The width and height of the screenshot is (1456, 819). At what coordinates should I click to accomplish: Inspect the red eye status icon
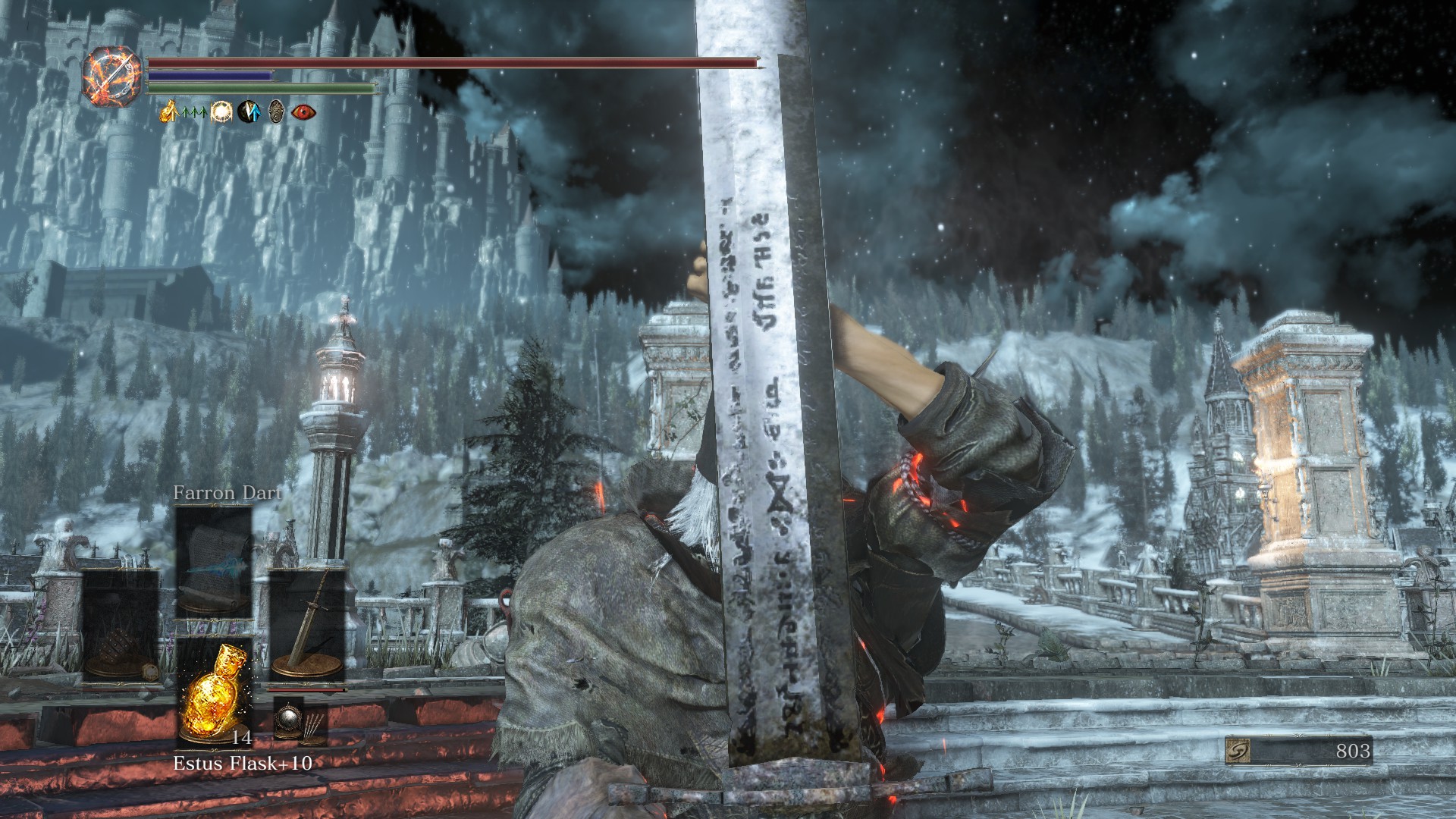(303, 112)
